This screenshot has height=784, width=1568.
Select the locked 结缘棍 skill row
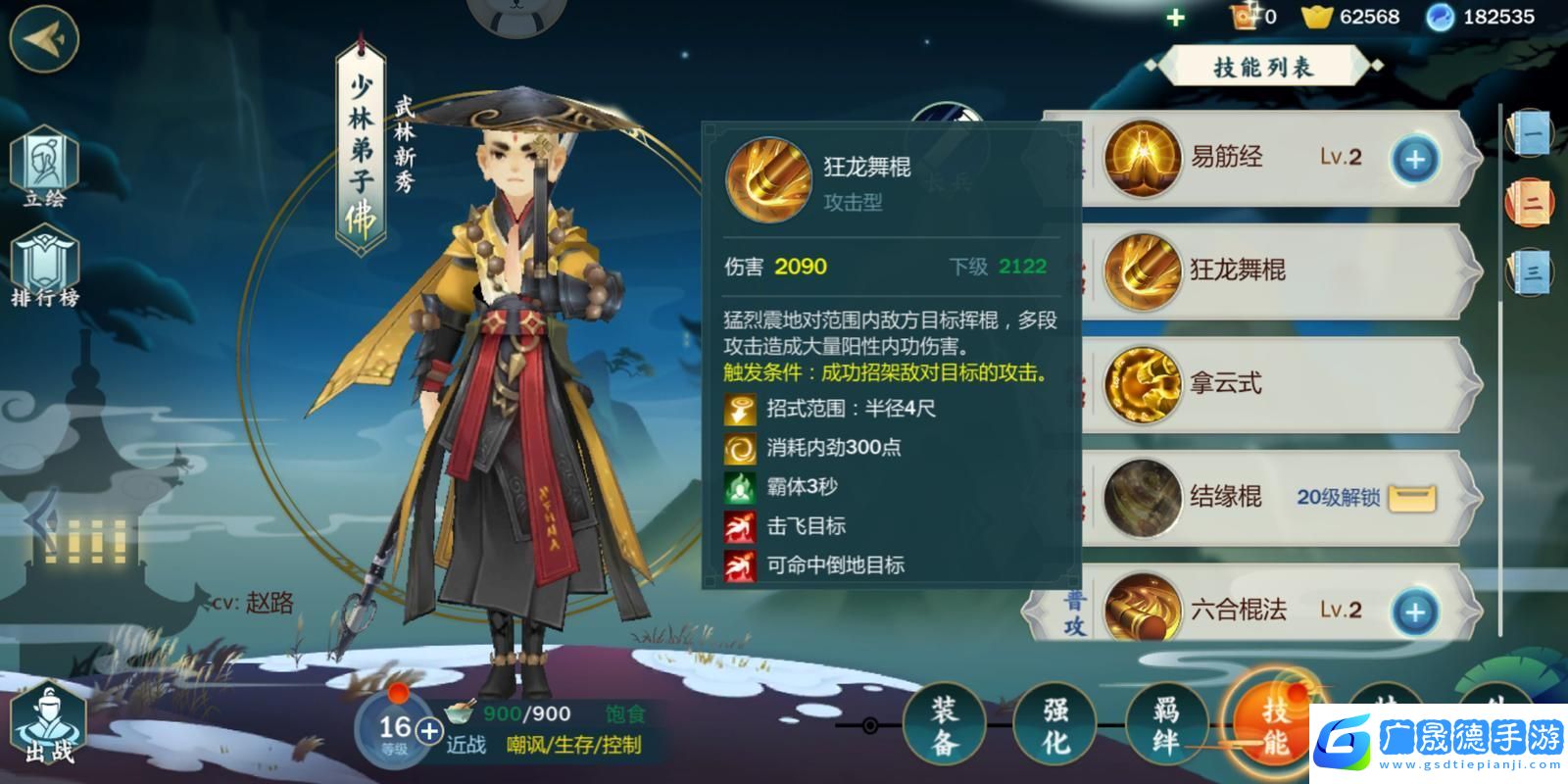coord(1274,498)
